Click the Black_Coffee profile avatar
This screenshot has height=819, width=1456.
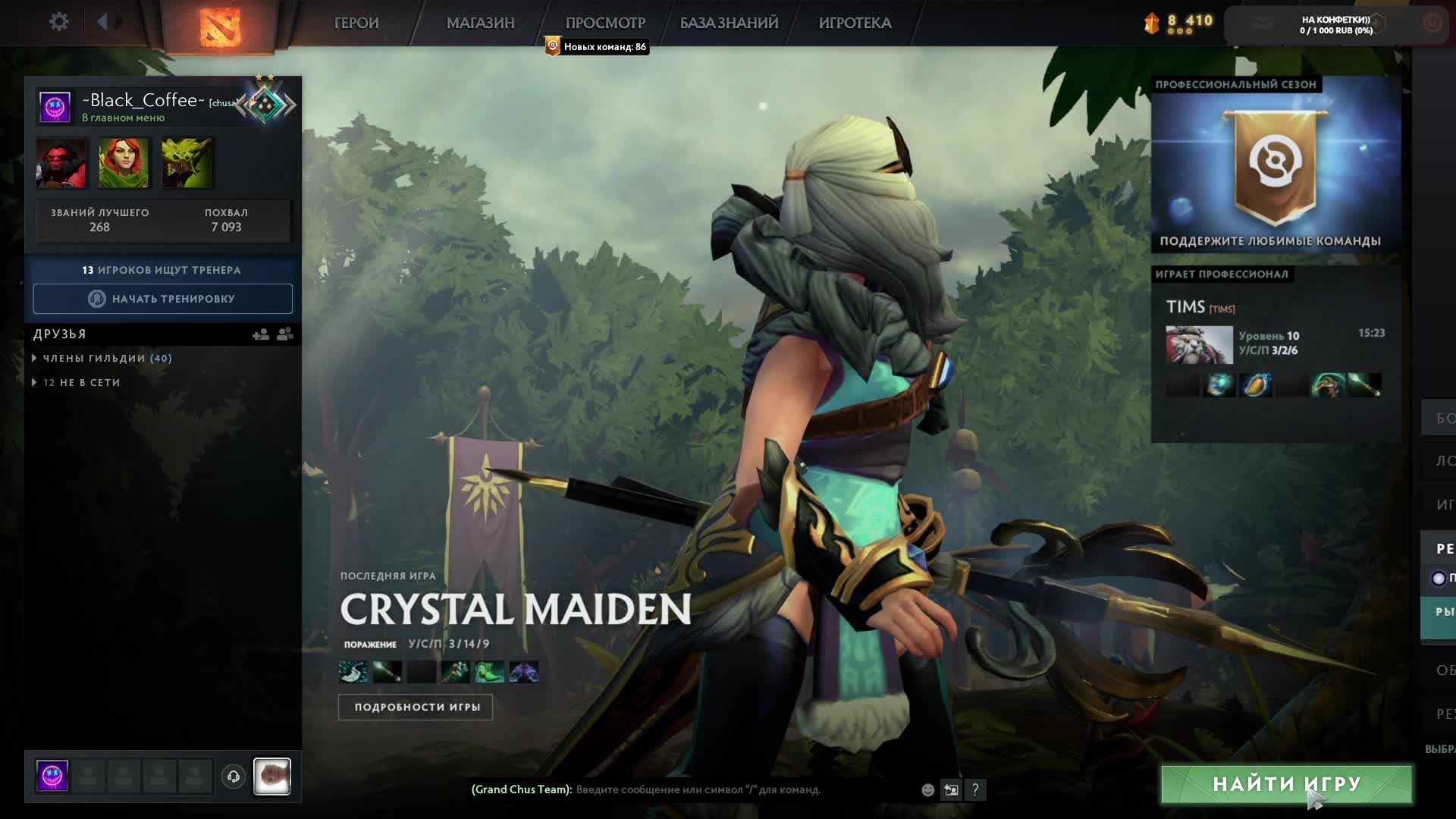pyautogui.click(x=55, y=107)
